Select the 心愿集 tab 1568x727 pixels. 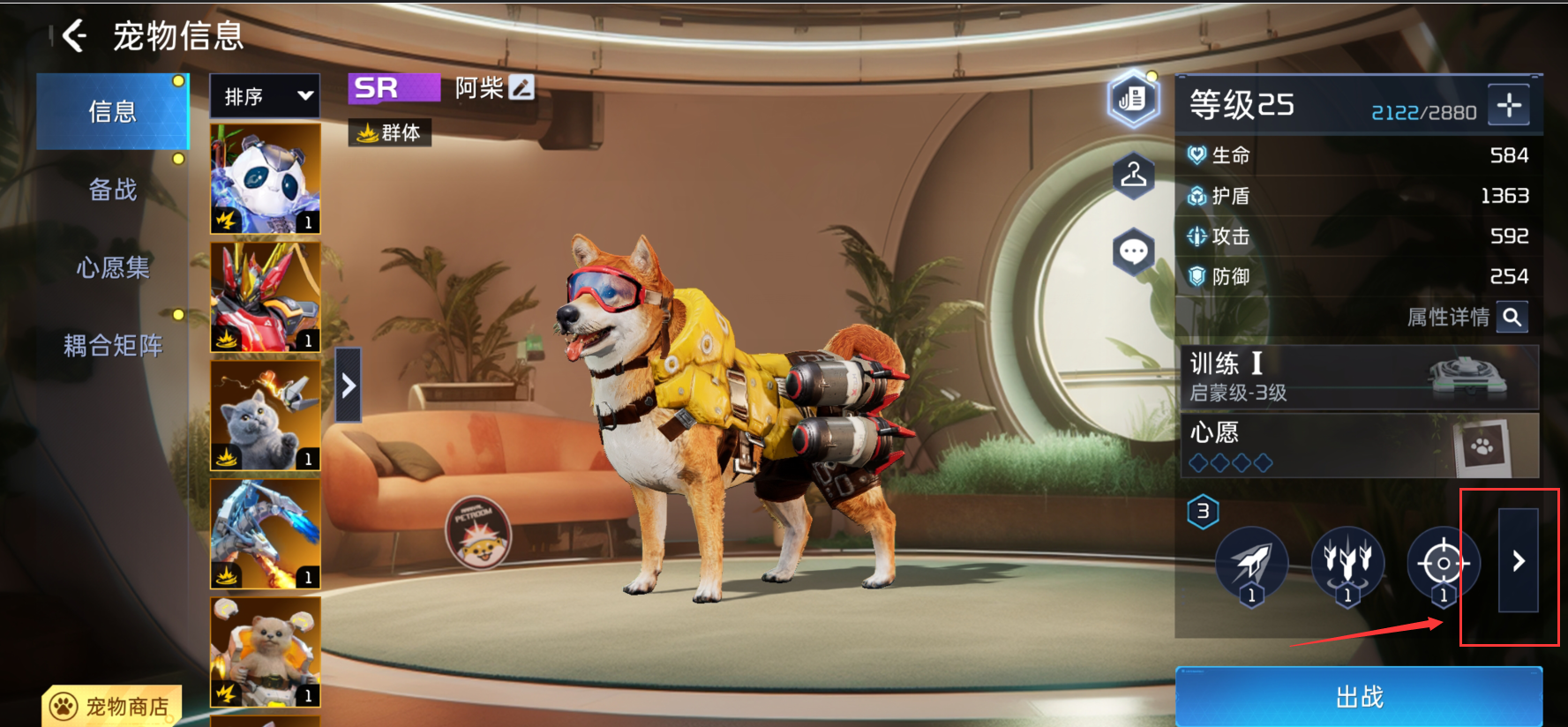coord(113,267)
